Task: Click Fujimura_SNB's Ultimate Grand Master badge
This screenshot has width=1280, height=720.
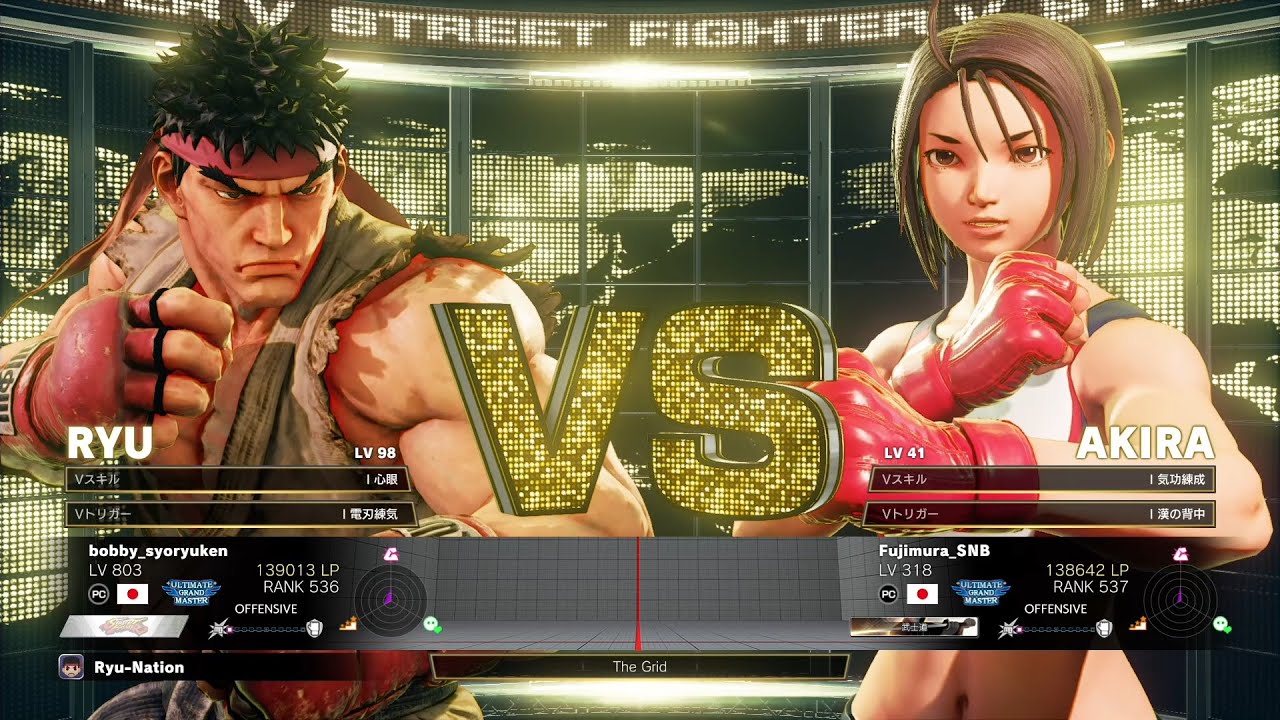Action: click(x=980, y=592)
